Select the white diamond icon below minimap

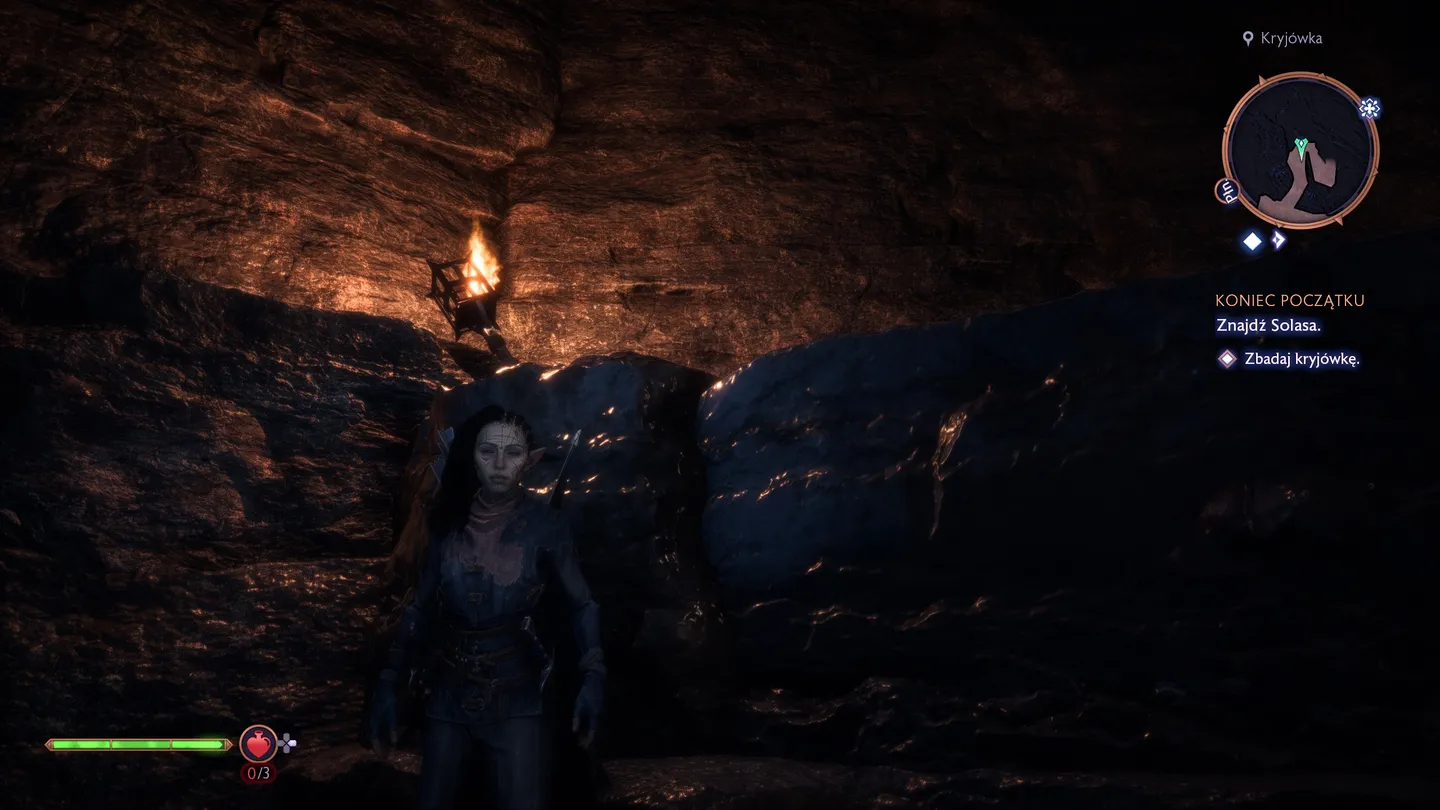1251,241
